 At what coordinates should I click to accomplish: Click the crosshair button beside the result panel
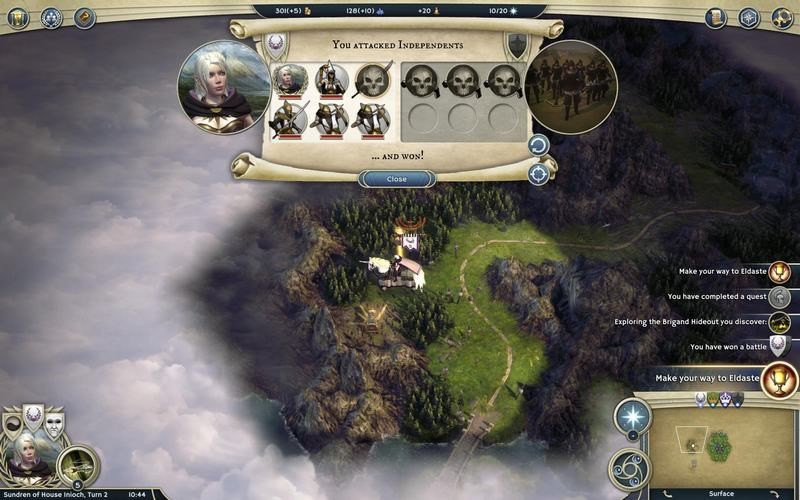point(539,173)
